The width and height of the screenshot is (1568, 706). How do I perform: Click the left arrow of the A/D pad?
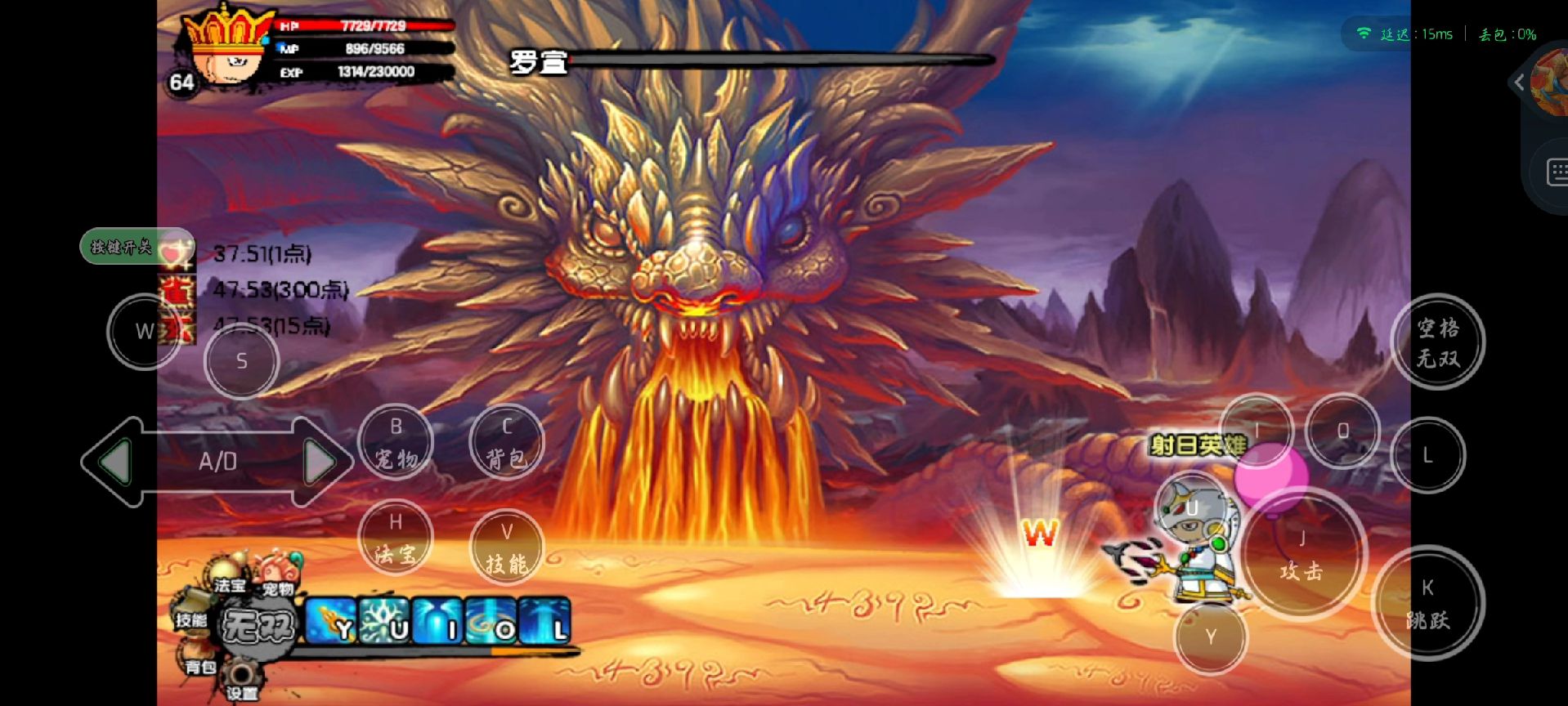114,462
